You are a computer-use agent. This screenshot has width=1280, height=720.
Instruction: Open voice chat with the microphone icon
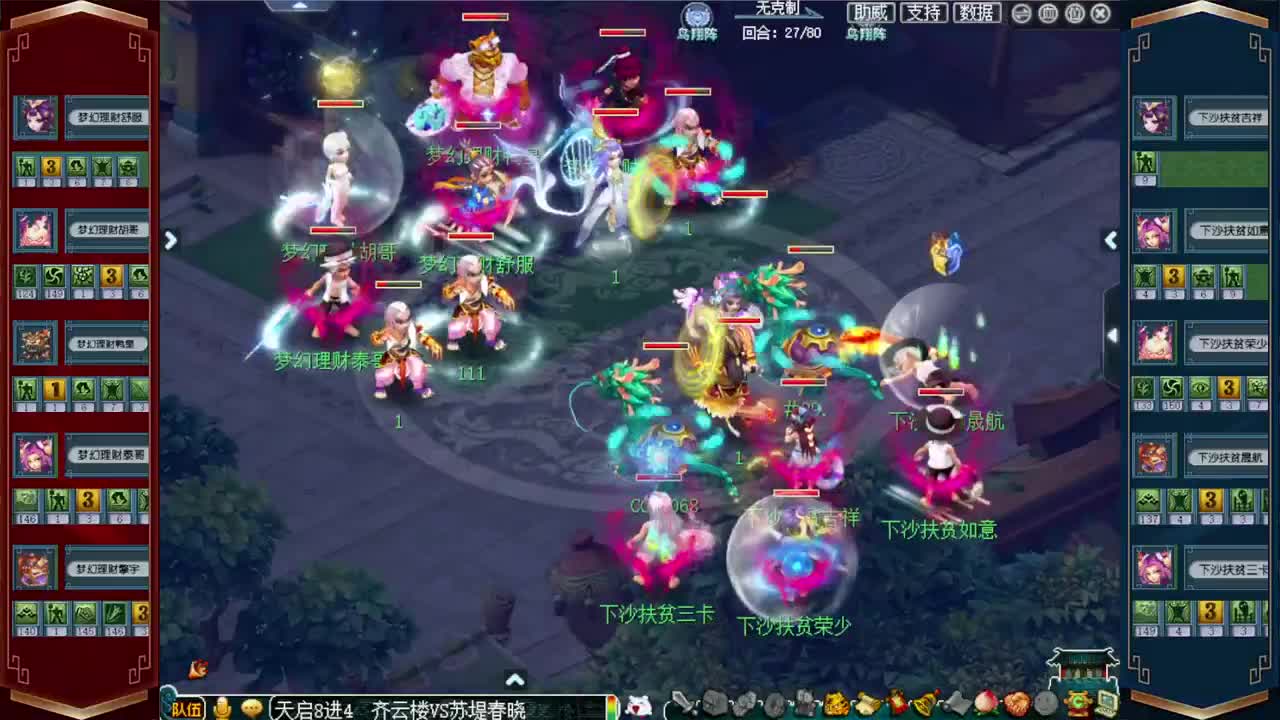[222, 707]
